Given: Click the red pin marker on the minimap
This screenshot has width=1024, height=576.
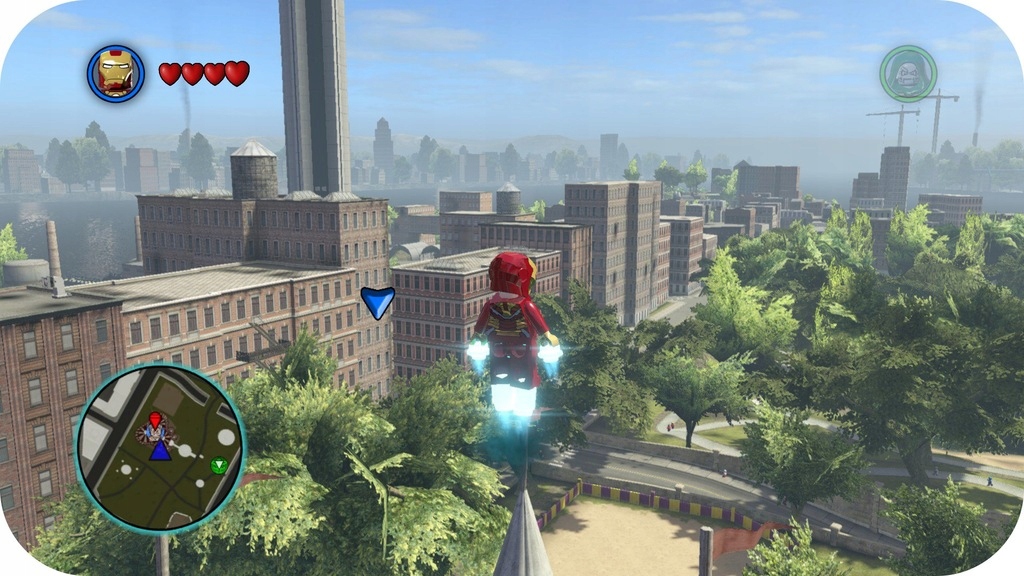Looking at the screenshot, I should point(155,420).
